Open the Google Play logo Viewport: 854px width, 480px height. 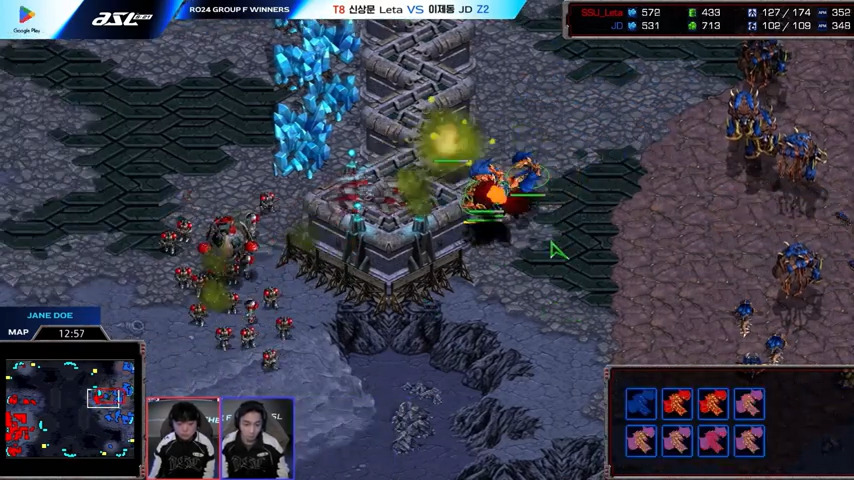[x=26, y=20]
